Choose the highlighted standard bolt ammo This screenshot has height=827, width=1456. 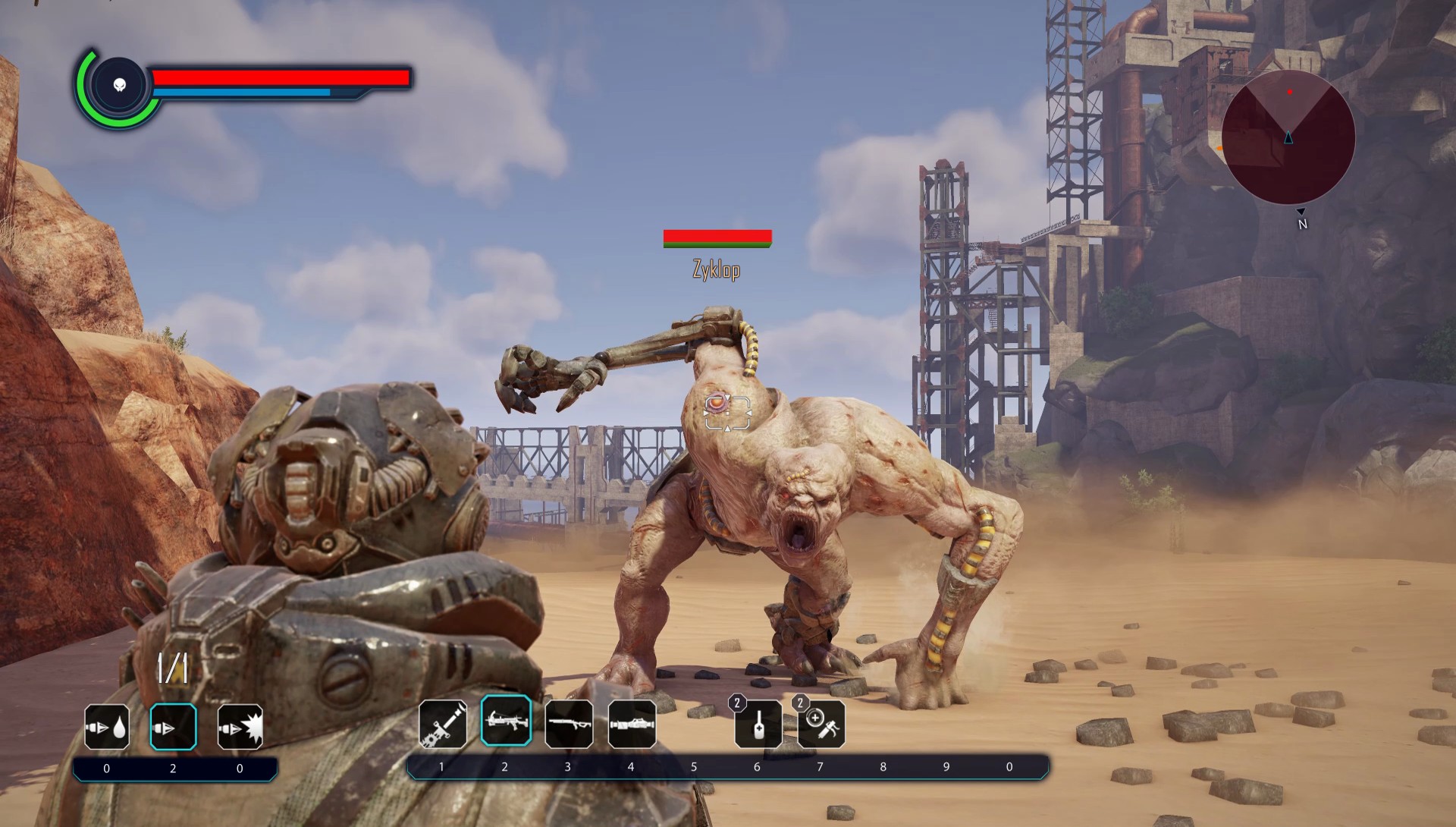point(173,727)
